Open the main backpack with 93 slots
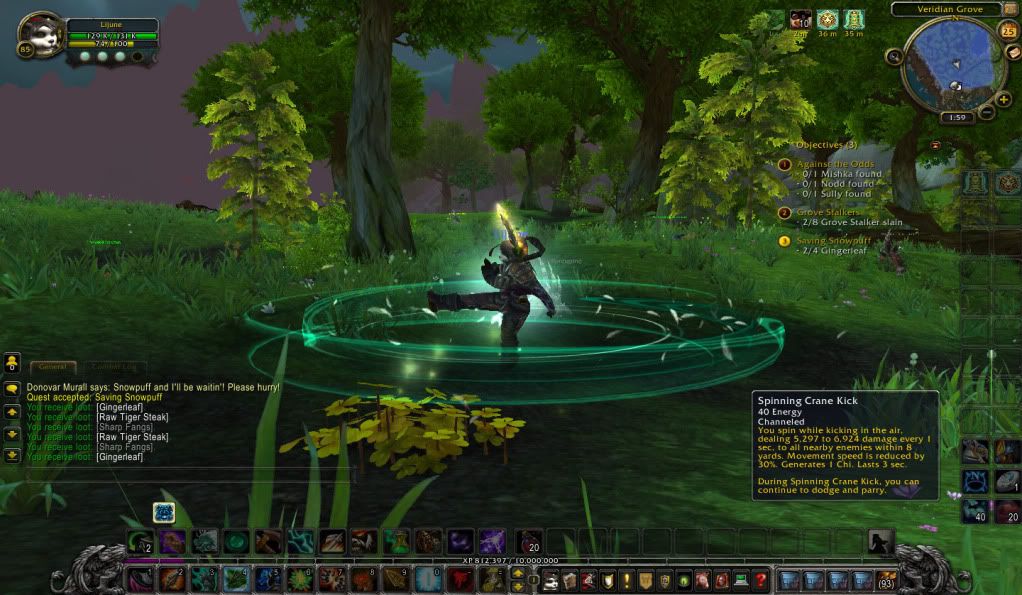The height and width of the screenshot is (595, 1022). [x=885, y=580]
